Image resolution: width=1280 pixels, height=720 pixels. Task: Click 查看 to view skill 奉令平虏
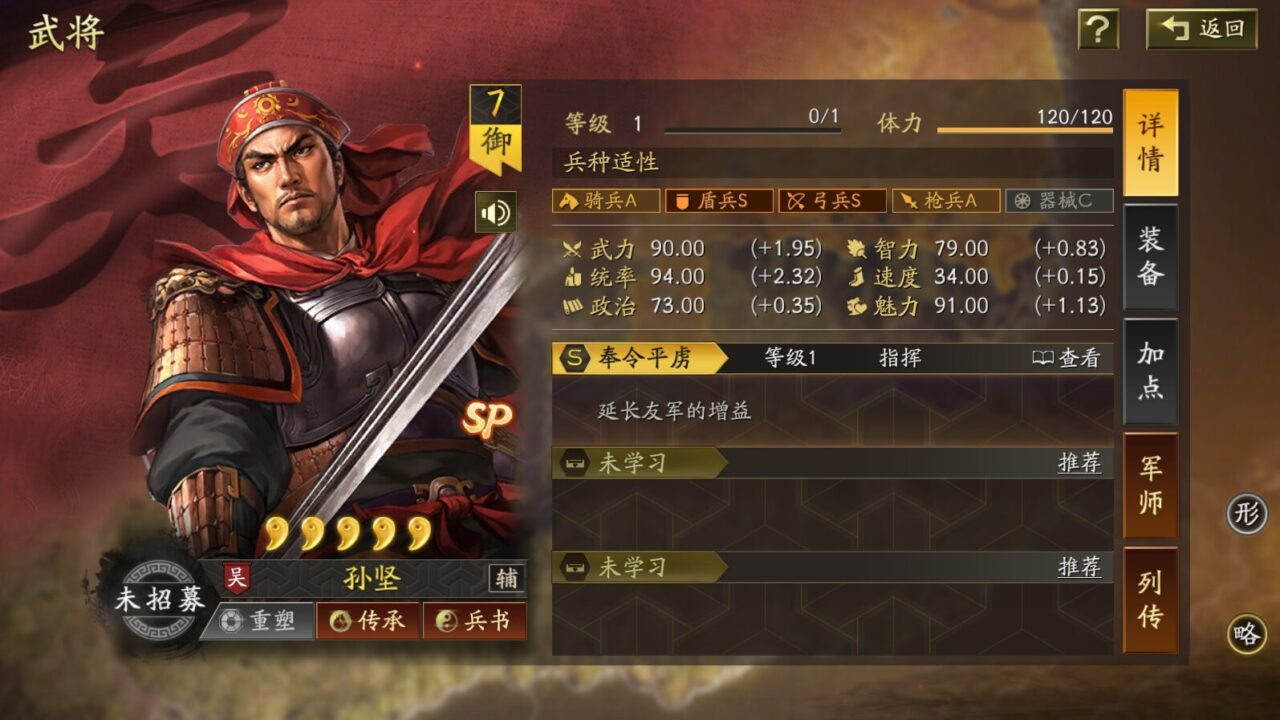point(1067,358)
